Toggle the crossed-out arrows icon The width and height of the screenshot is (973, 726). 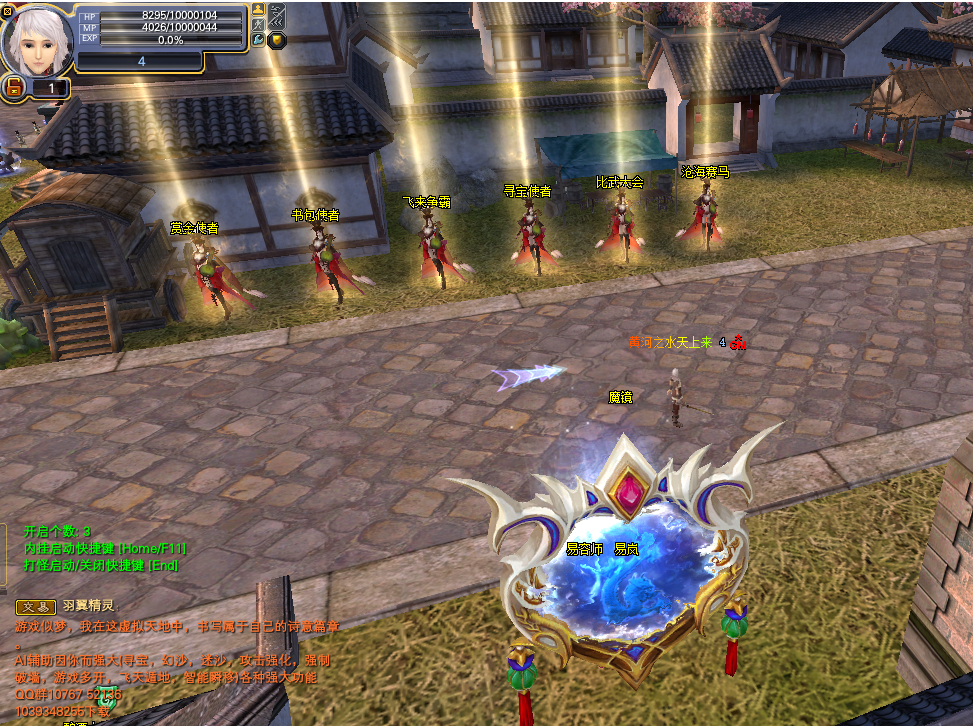pos(276,14)
